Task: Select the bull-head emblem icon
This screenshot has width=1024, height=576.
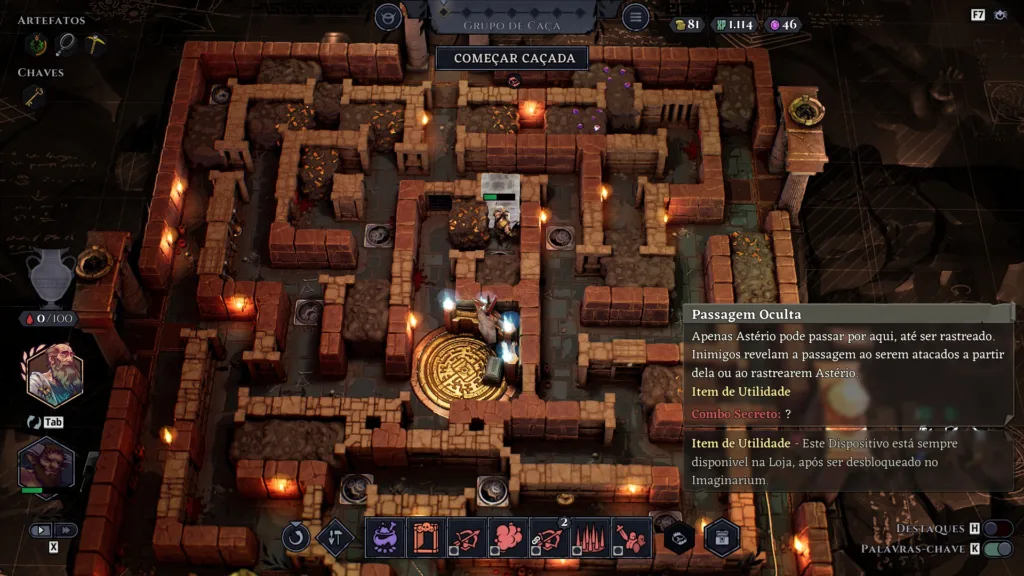Action: point(388,17)
